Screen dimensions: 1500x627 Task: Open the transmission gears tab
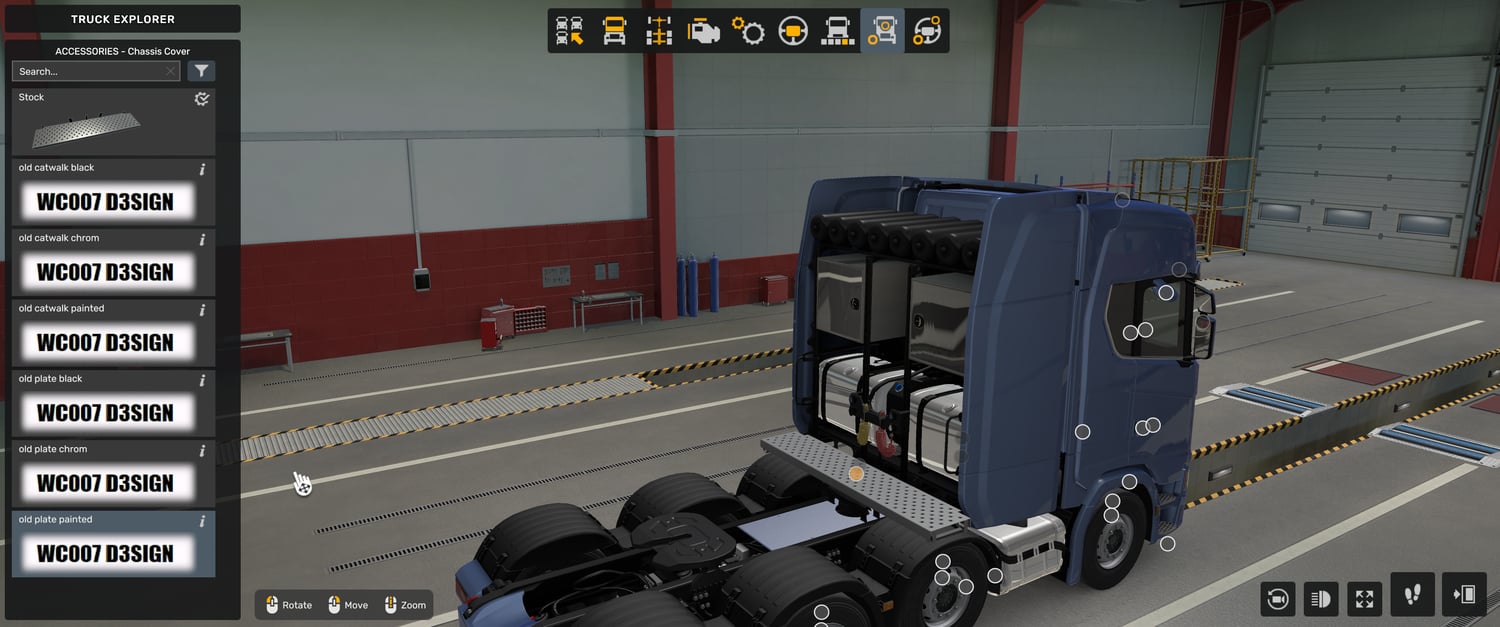(x=748, y=31)
